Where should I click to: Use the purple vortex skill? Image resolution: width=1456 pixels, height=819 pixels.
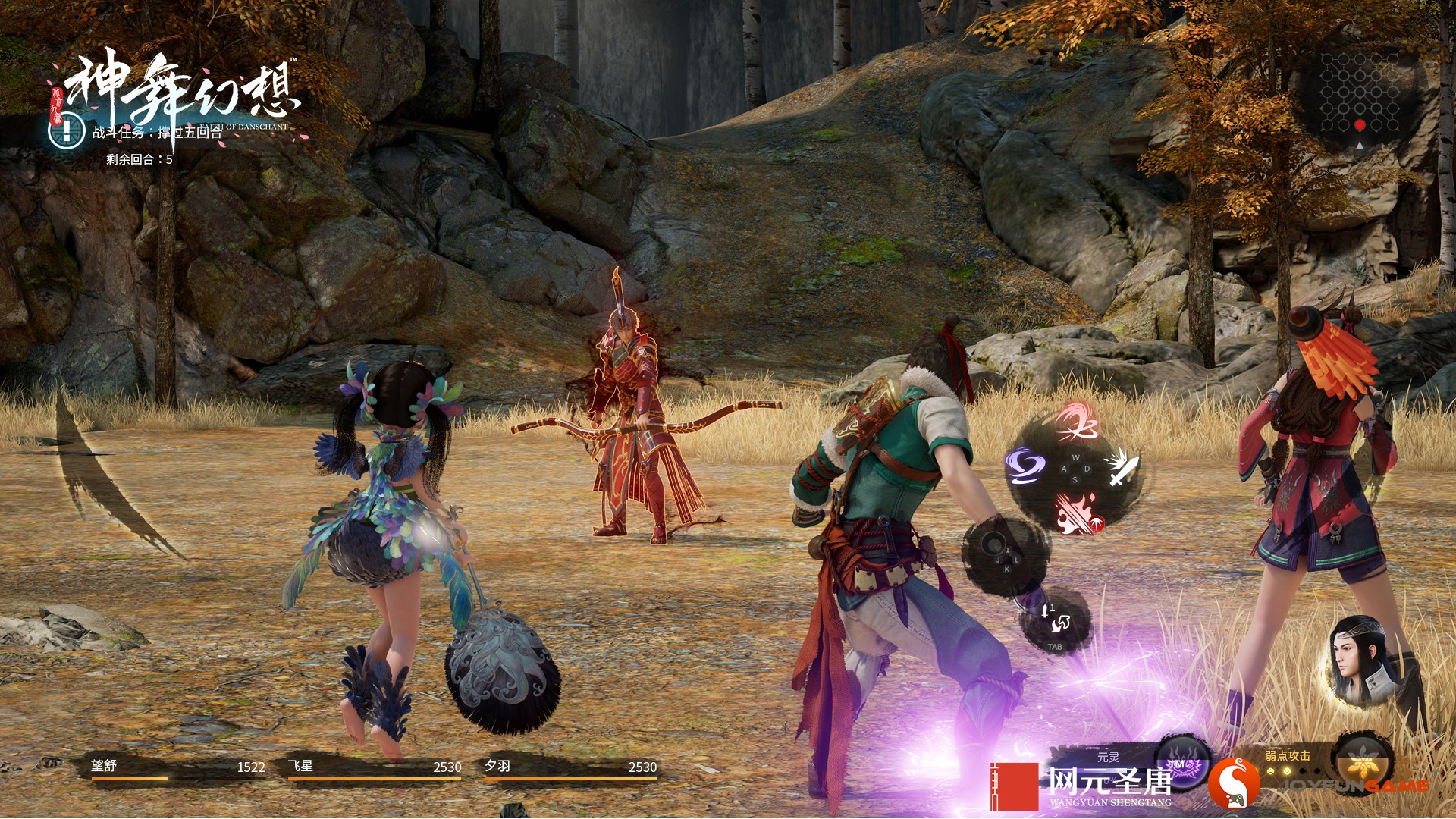[1025, 466]
